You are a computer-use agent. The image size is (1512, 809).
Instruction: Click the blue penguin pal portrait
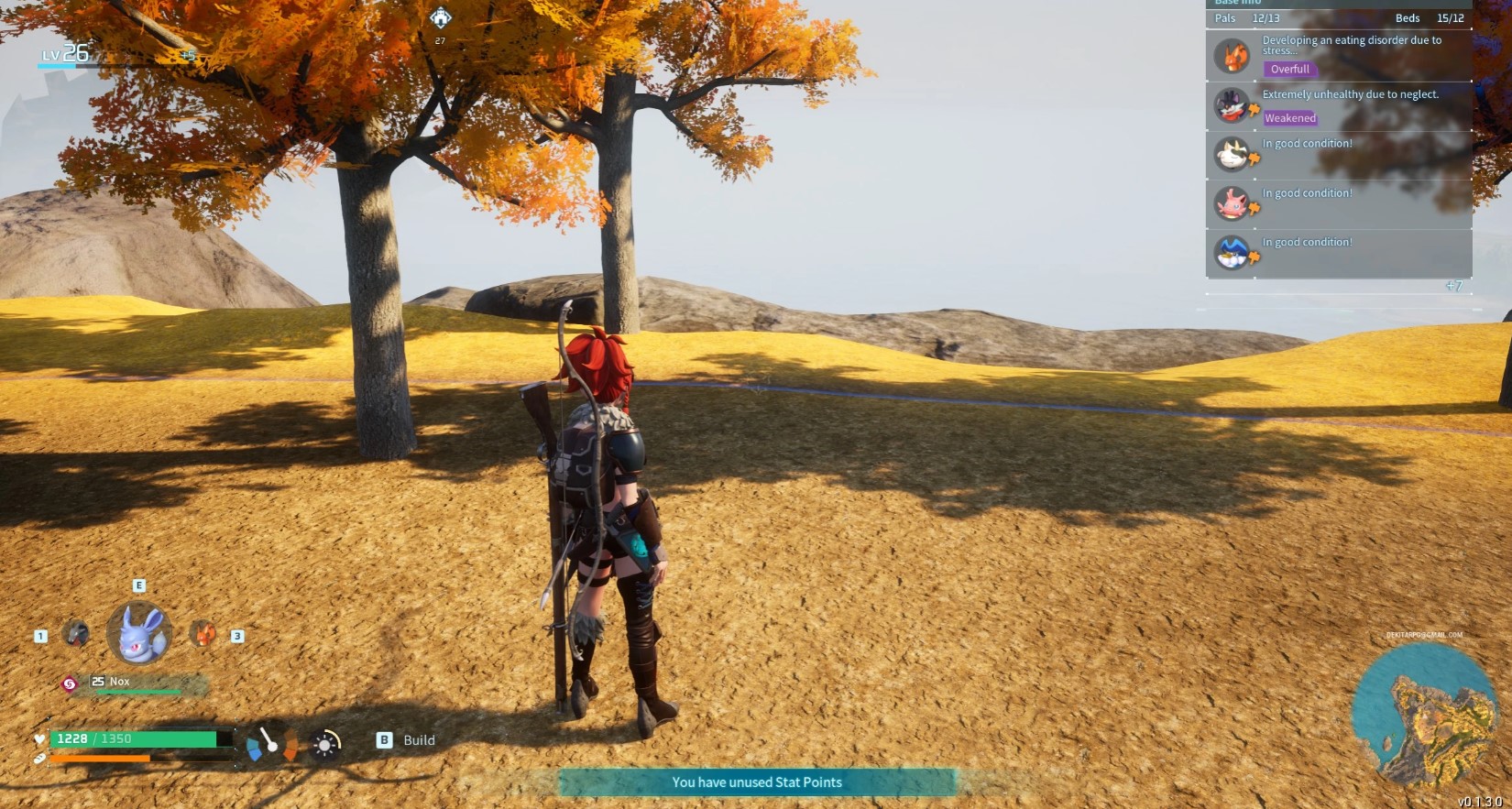tap(1232, 252)
